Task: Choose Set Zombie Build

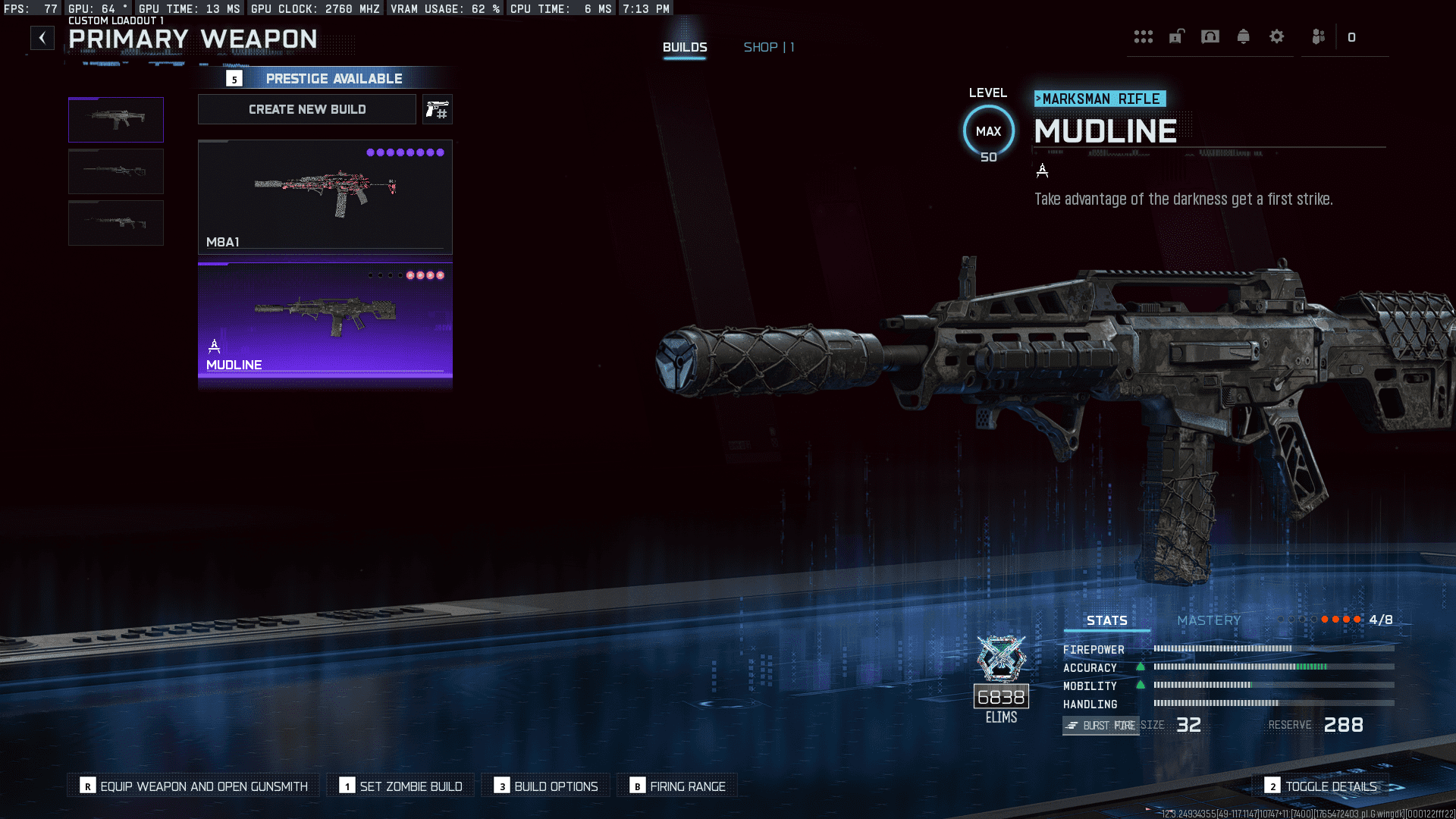Action: [401, 786]
